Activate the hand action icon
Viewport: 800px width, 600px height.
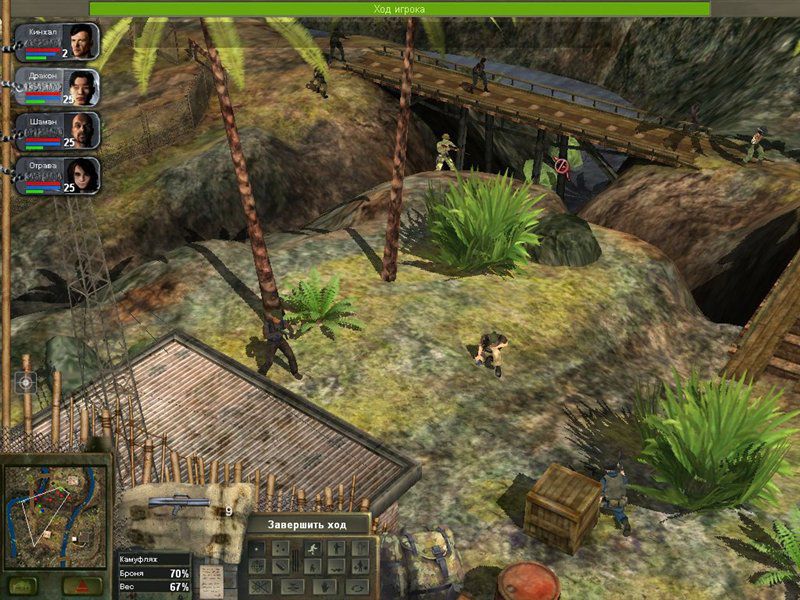(x=324, y=586)
